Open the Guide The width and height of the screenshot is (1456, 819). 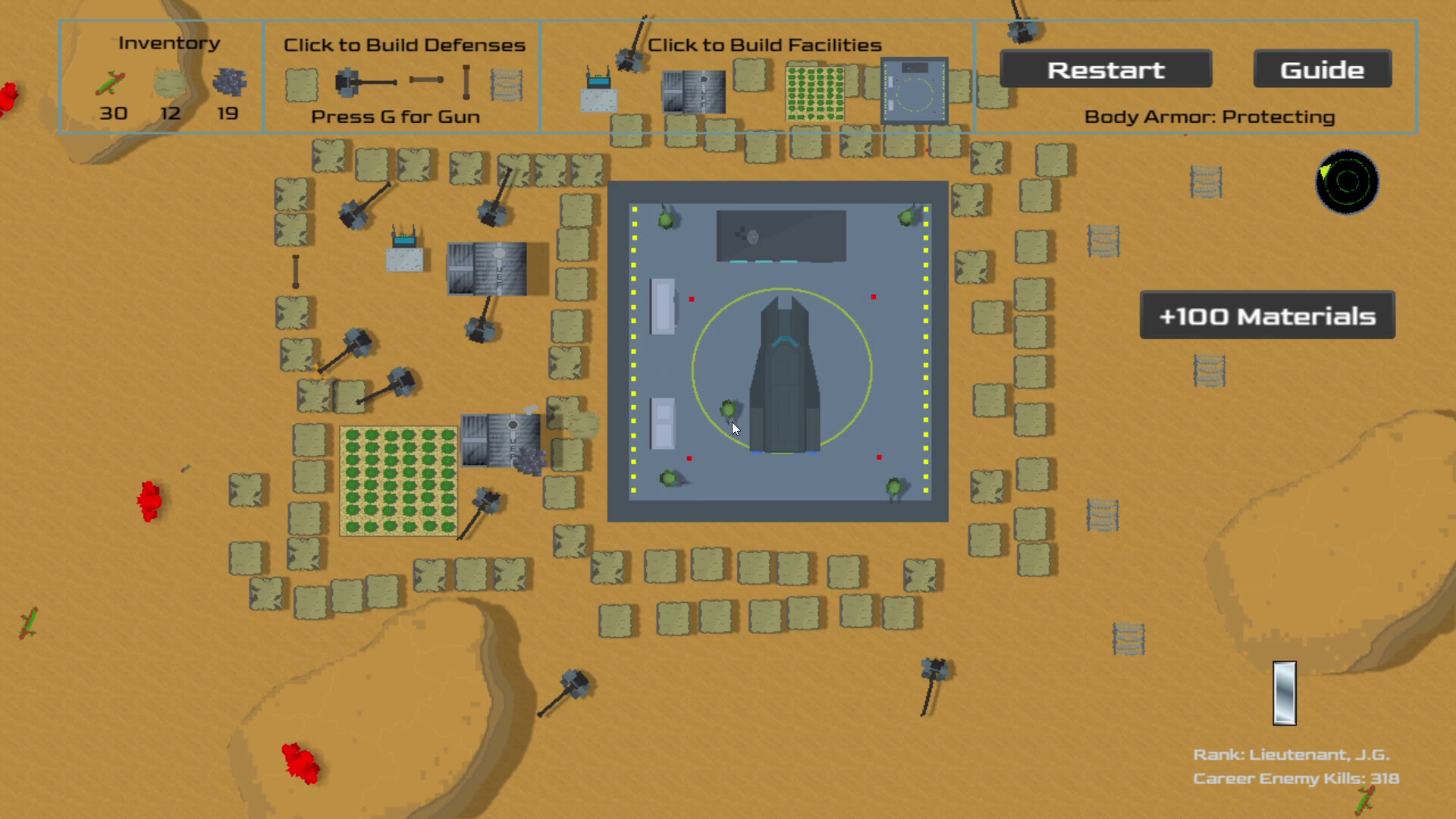click(x=1322, y=68)
